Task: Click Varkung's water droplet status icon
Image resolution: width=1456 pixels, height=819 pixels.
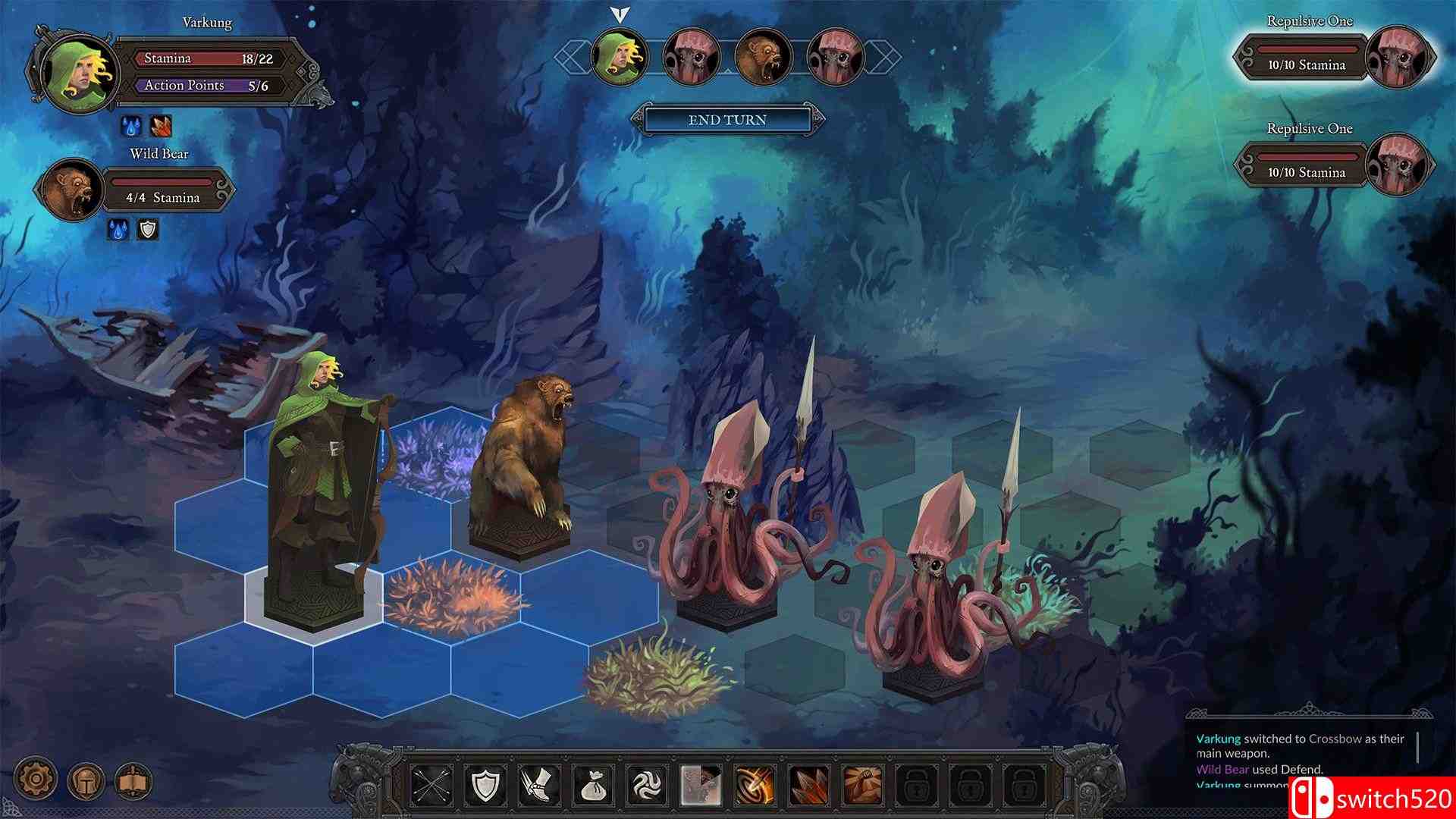Action: point(130,127)
